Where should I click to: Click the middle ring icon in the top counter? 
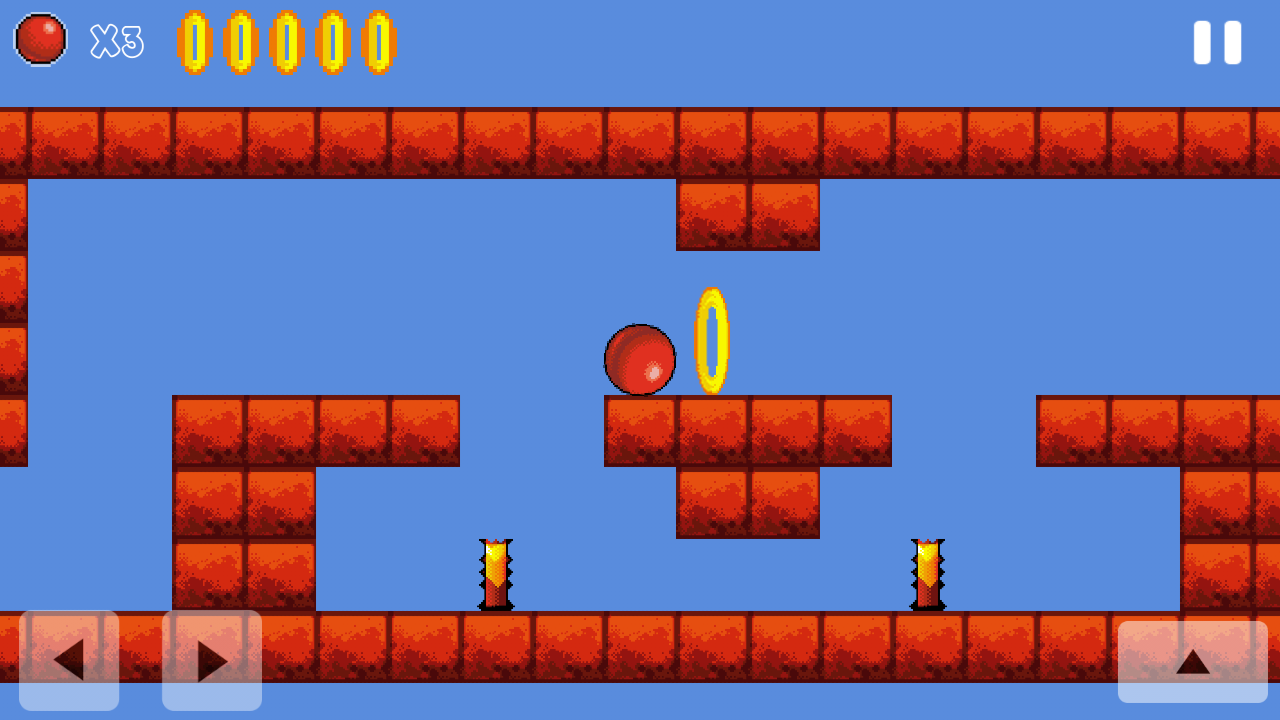(287, 42)
